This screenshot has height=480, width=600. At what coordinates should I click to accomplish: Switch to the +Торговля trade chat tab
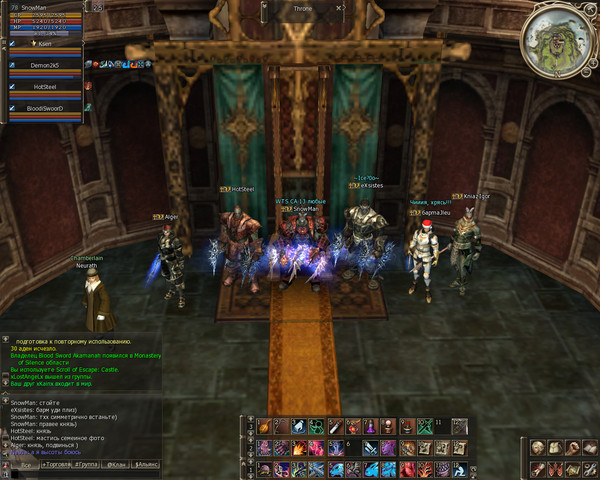57,465
